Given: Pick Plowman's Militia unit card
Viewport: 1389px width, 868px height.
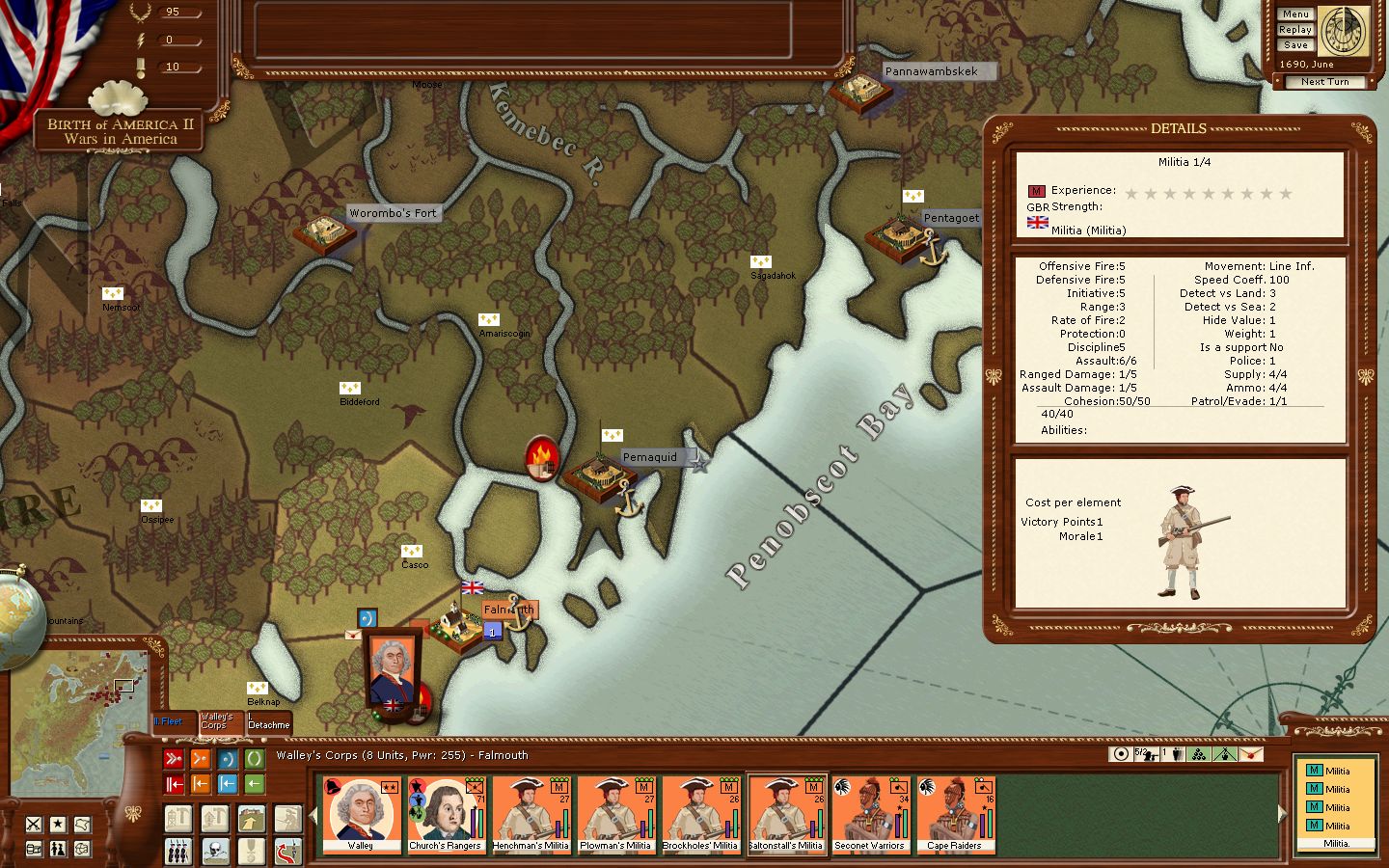Looking at the screenshot, I should (x=615, y=815).
